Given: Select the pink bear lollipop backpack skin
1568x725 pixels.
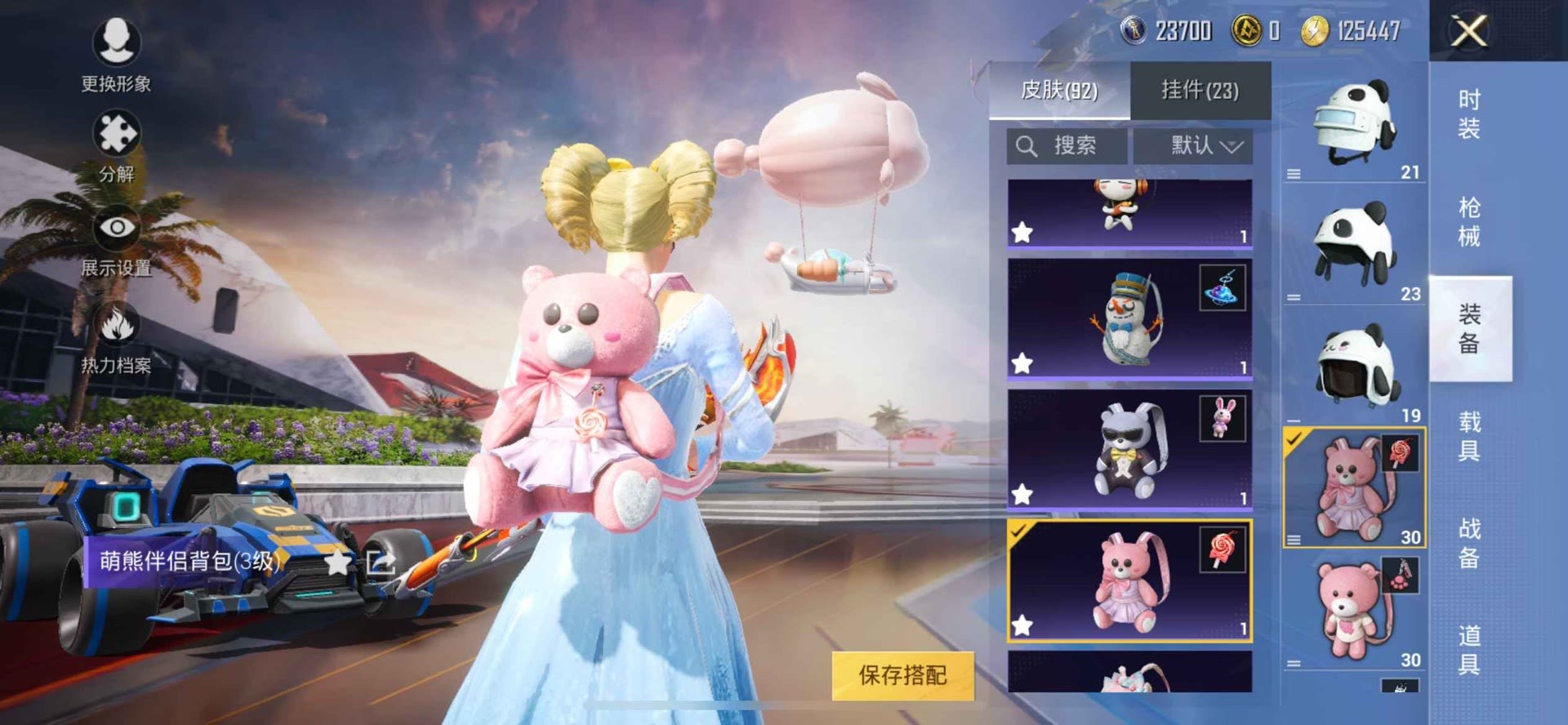Looking at the screenshot, I should click(1129, 580).
